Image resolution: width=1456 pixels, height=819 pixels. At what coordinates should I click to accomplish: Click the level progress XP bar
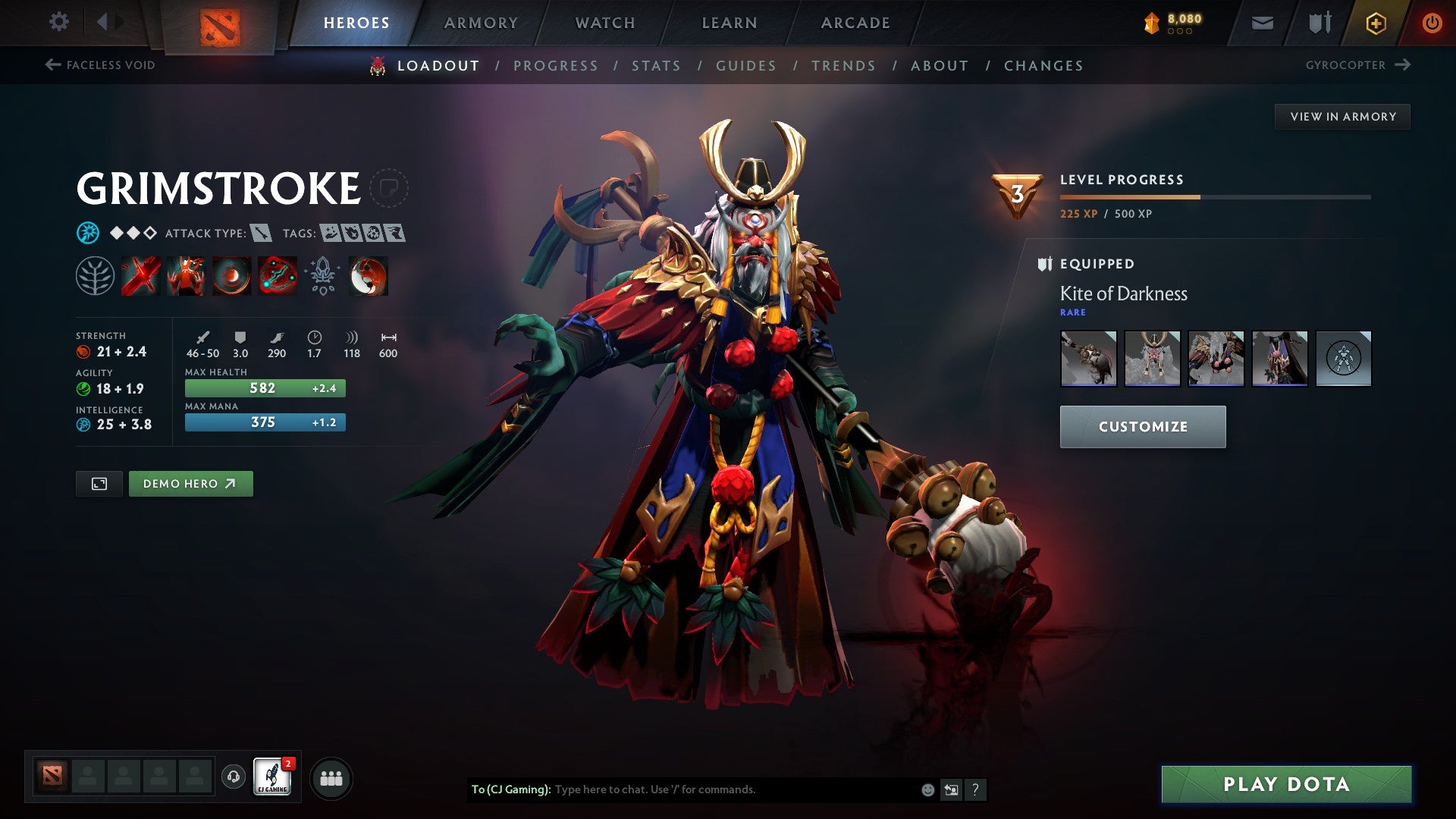(1213, 196)
